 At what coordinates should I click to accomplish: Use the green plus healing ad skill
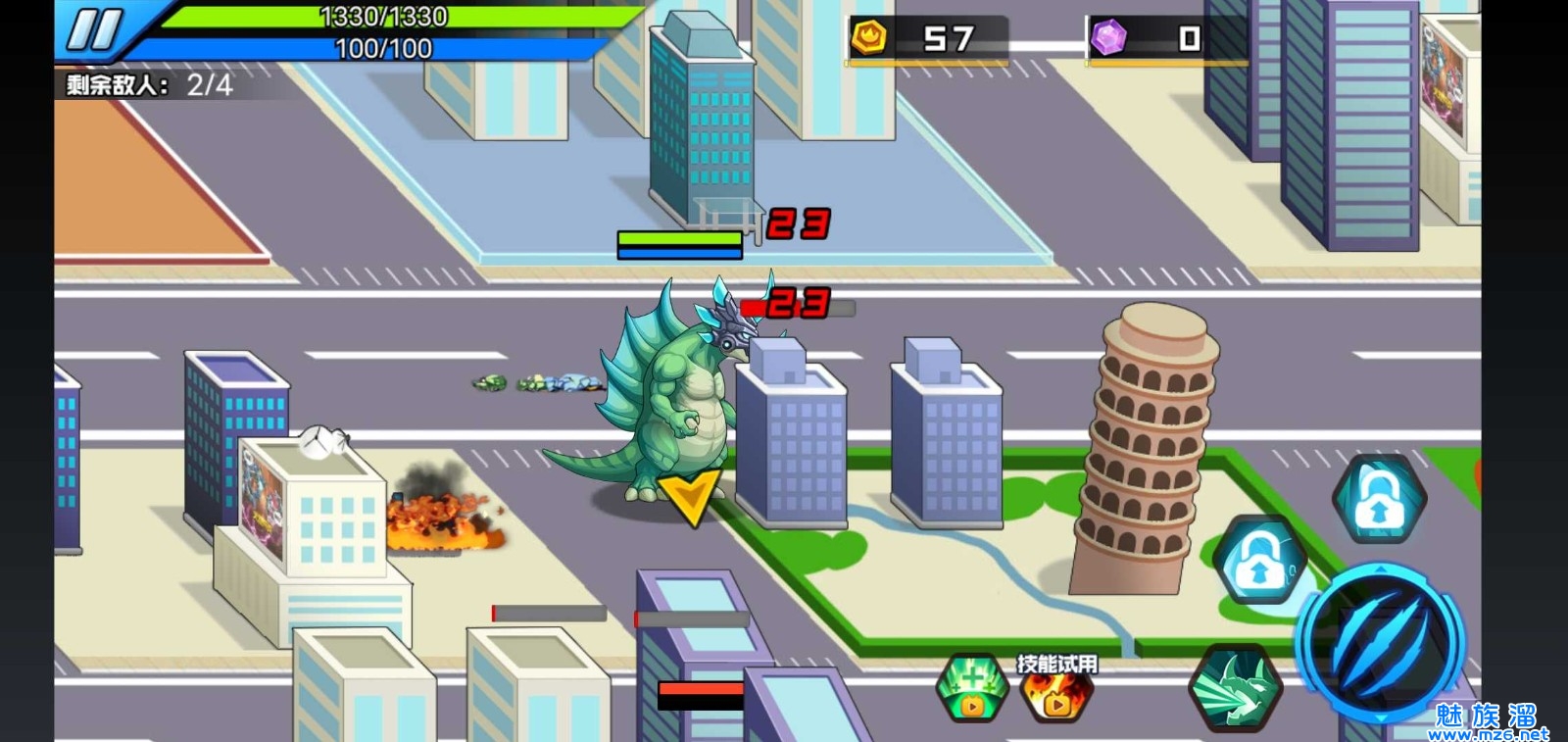[x=972, y=688]
